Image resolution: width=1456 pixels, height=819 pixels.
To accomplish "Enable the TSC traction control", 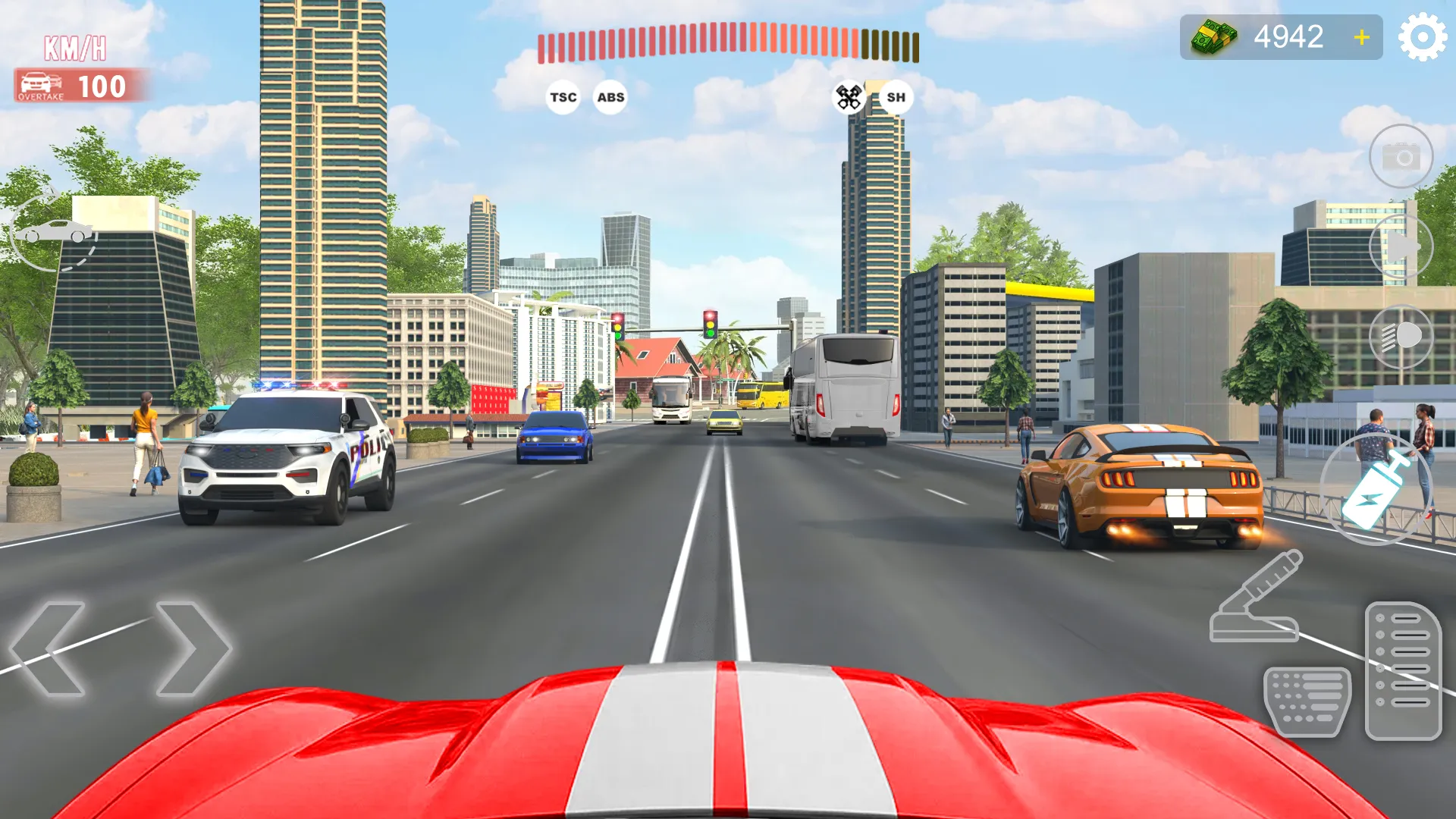I will coord(562,97).
